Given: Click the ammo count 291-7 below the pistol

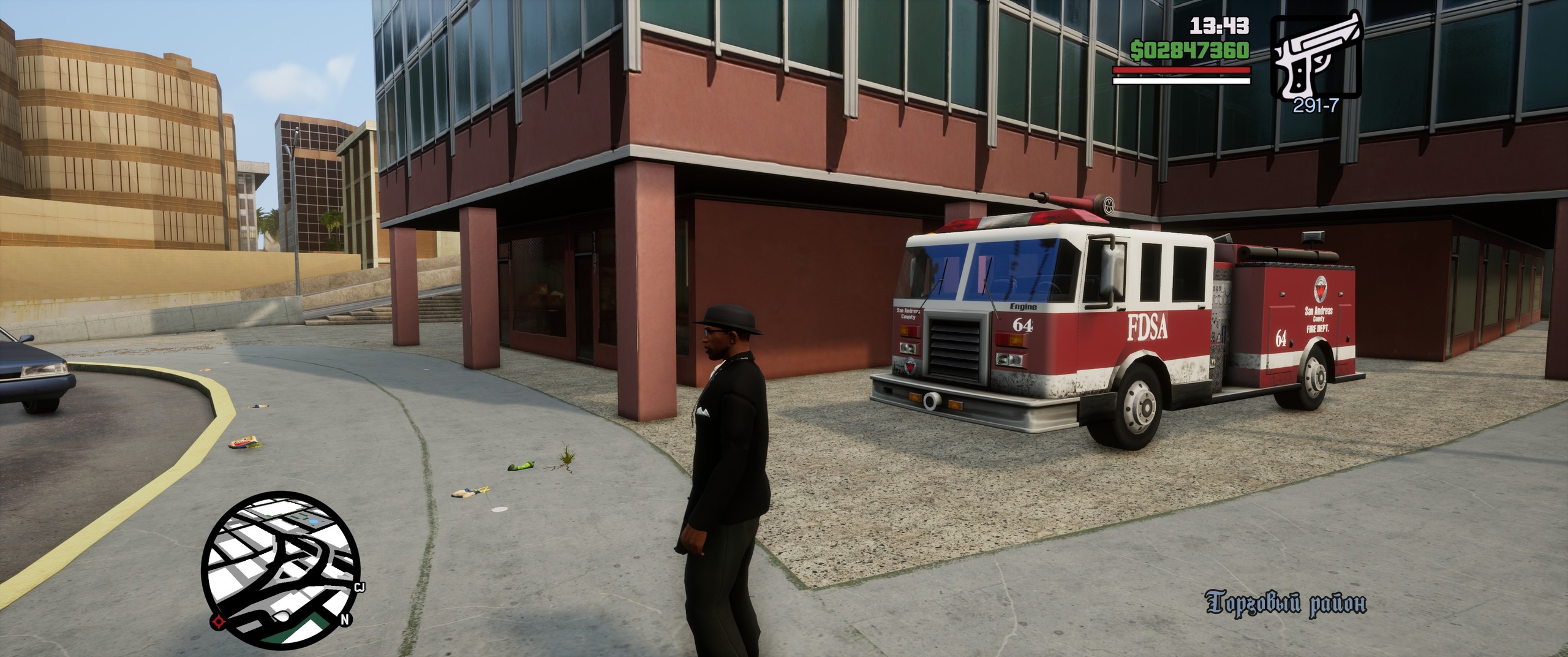Looking at the screenshot, I should pos(1317,105).
